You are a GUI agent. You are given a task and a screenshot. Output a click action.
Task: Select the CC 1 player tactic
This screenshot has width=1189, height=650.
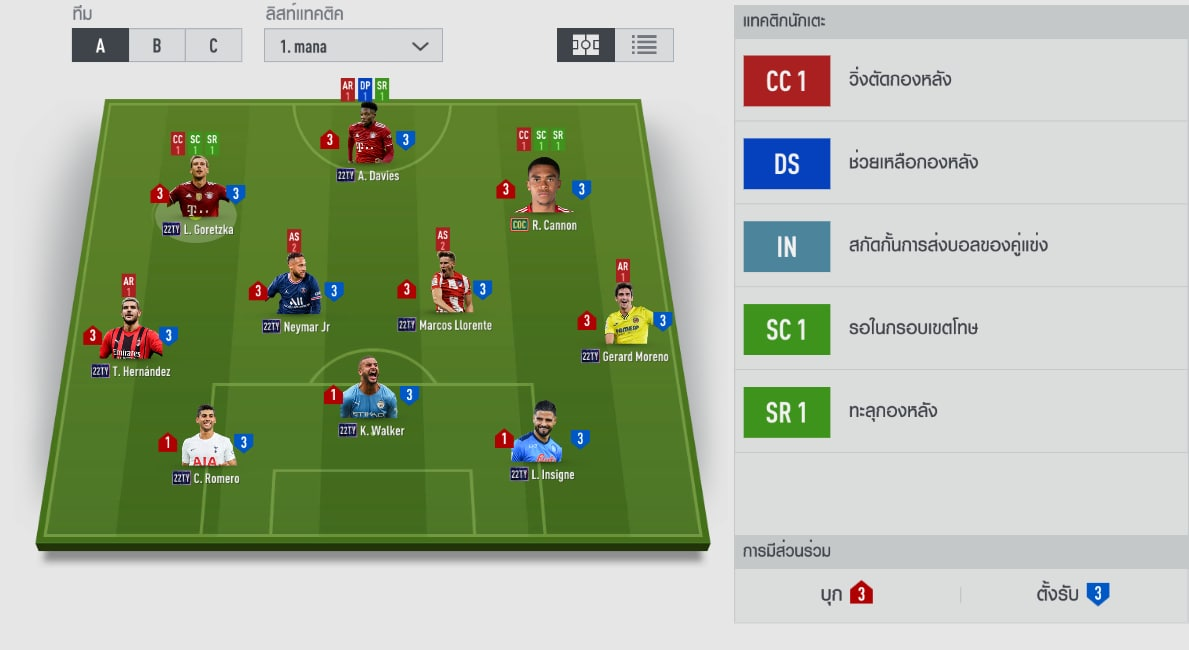[786, 81]
